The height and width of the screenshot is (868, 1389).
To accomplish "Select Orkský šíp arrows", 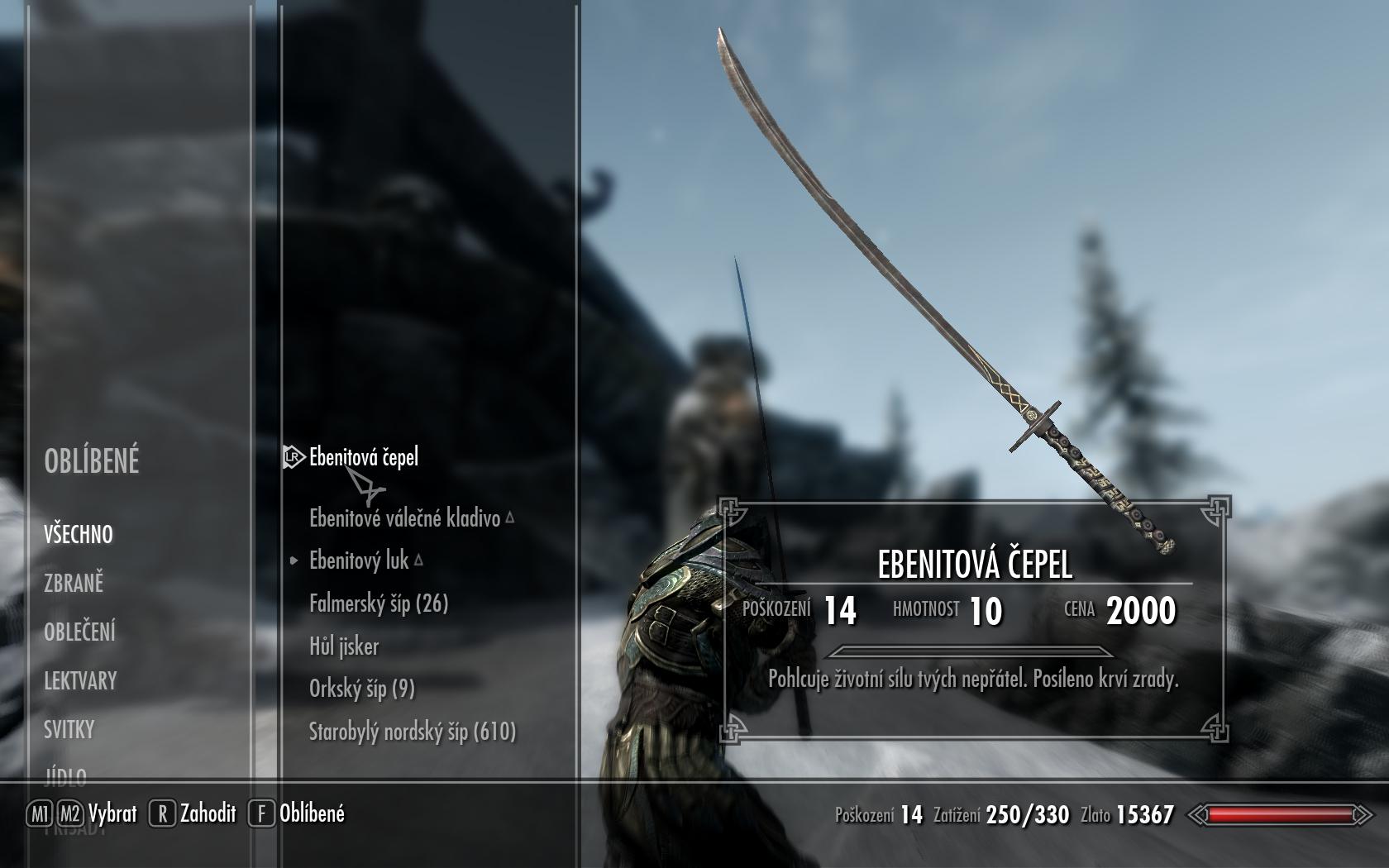I will coord(361,689).
